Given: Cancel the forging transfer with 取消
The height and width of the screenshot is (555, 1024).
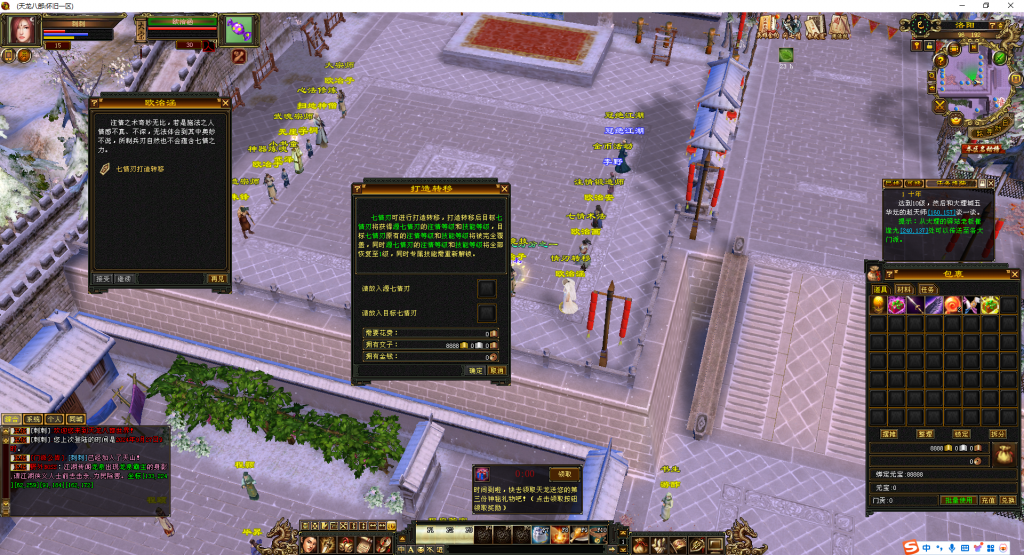Looking at the screenshot, I should click(497, 370).
